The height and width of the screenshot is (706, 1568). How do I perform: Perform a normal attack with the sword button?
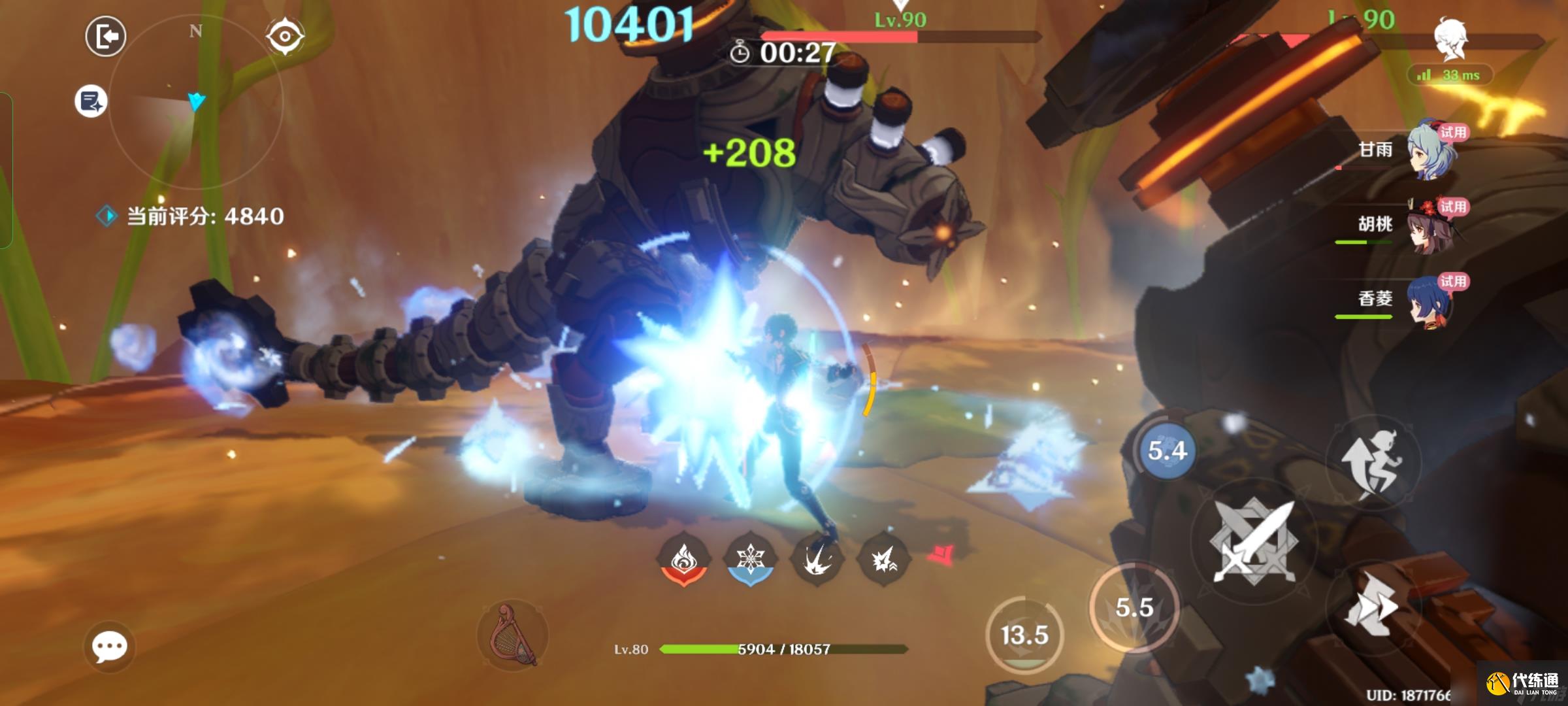tap(1253, 541)
